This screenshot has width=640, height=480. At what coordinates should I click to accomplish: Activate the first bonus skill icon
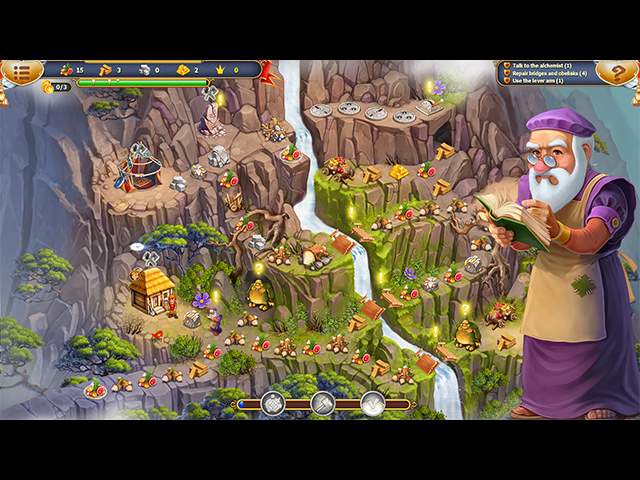pyautogui.click(x=274, y=403)
